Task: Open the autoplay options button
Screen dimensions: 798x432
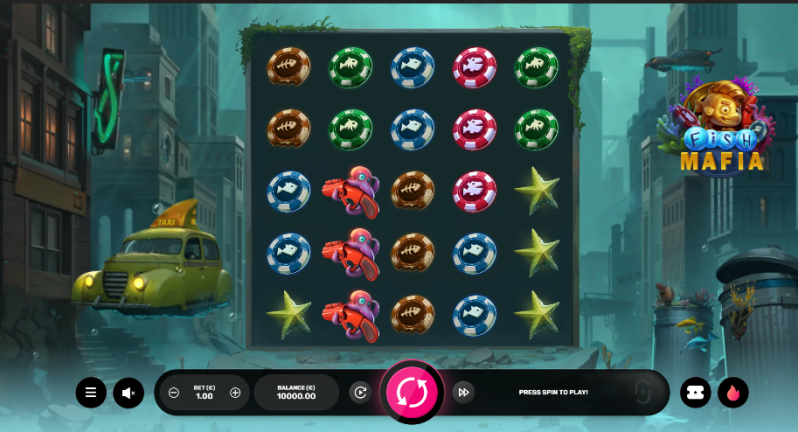Action: click(360, 393)
